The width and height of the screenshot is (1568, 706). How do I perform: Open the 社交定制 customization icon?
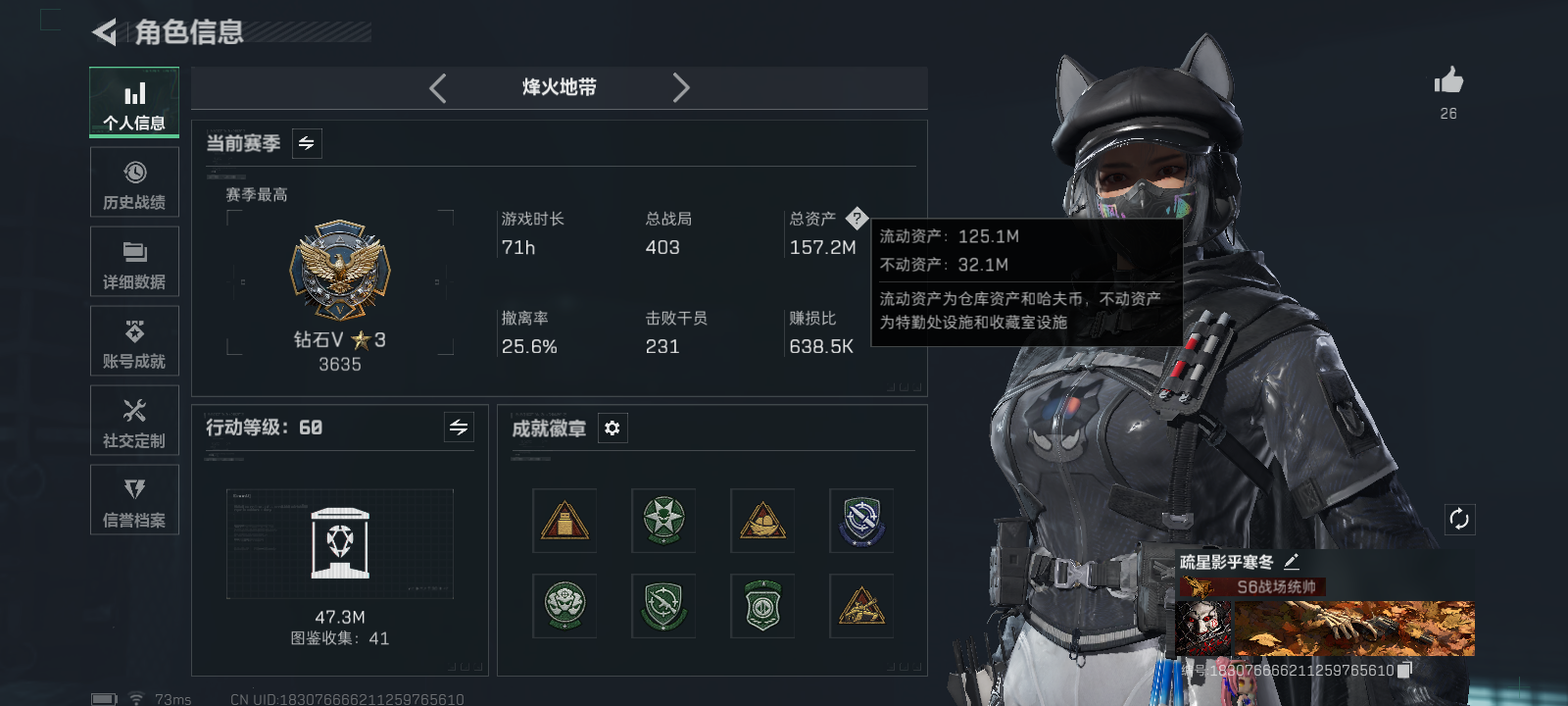(134, 421)
